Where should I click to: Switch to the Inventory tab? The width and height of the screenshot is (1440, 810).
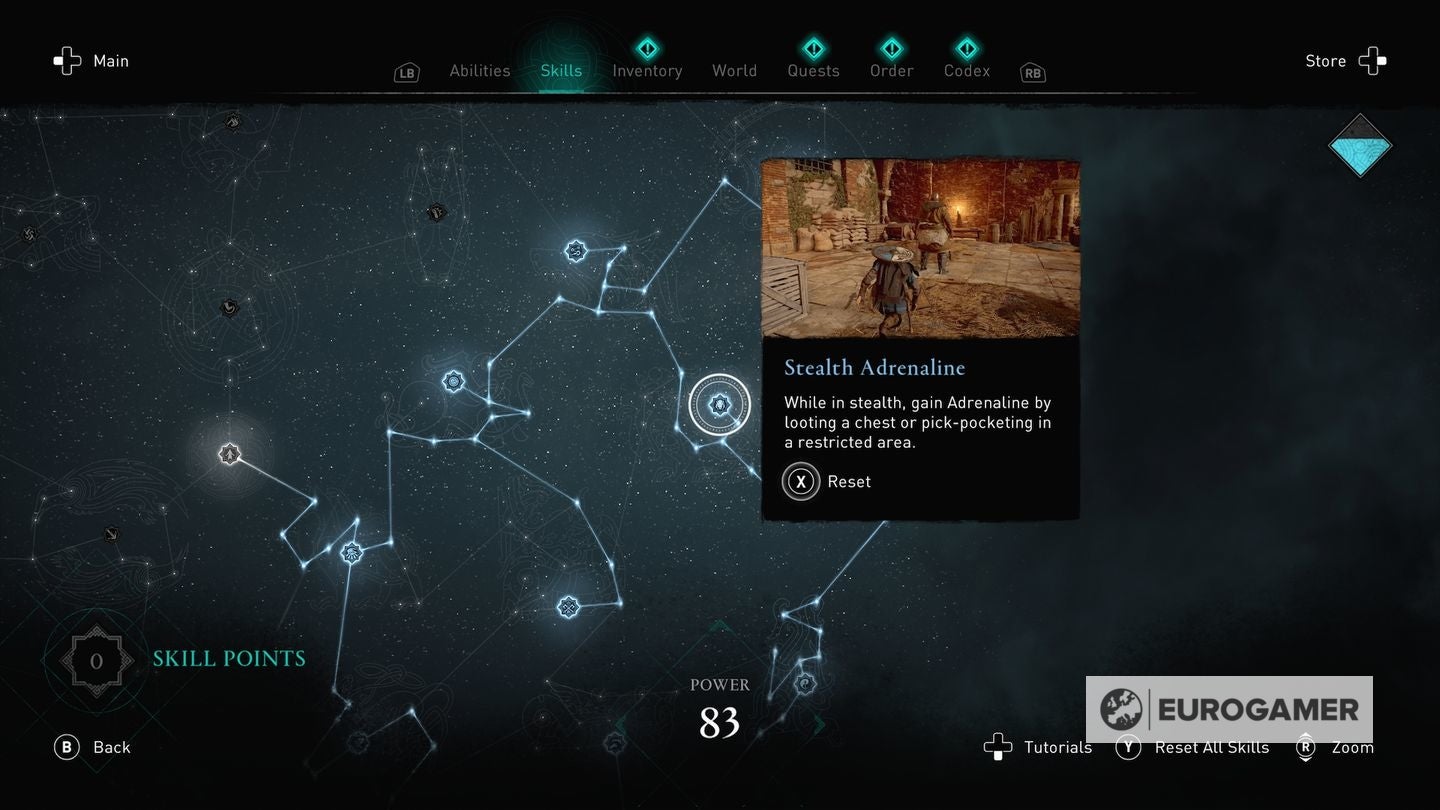[647, 70]
